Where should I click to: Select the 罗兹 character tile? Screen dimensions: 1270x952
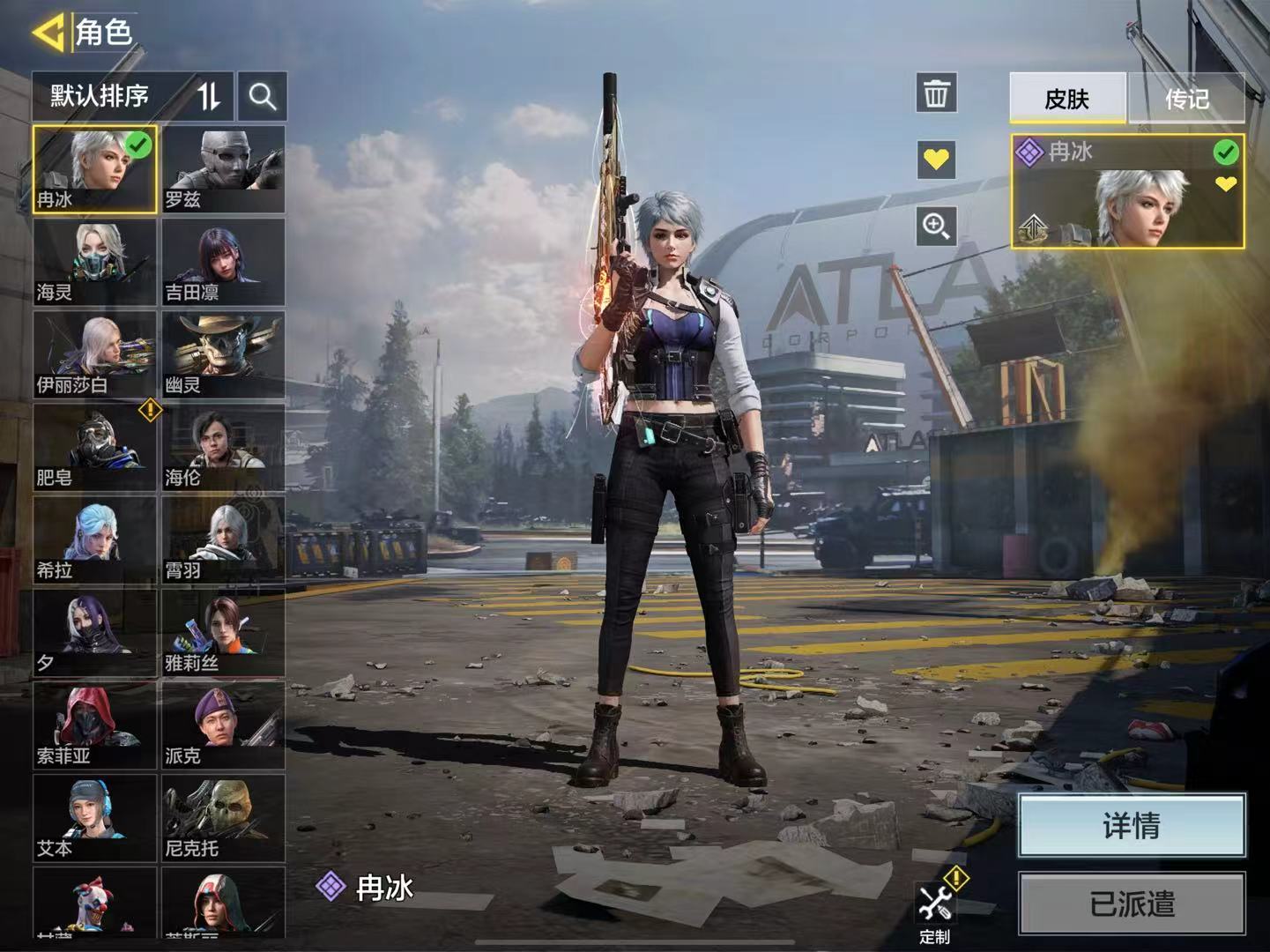223,169
